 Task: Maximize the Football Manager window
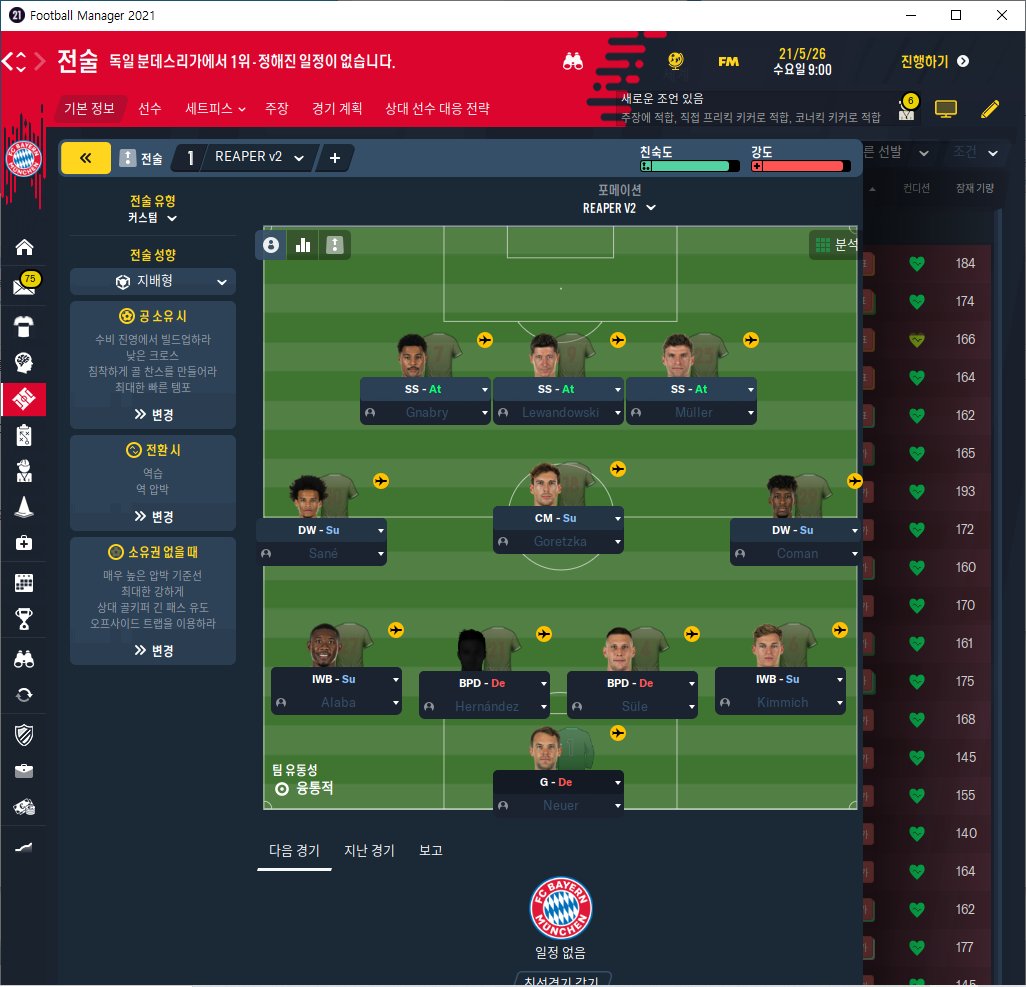956,15
